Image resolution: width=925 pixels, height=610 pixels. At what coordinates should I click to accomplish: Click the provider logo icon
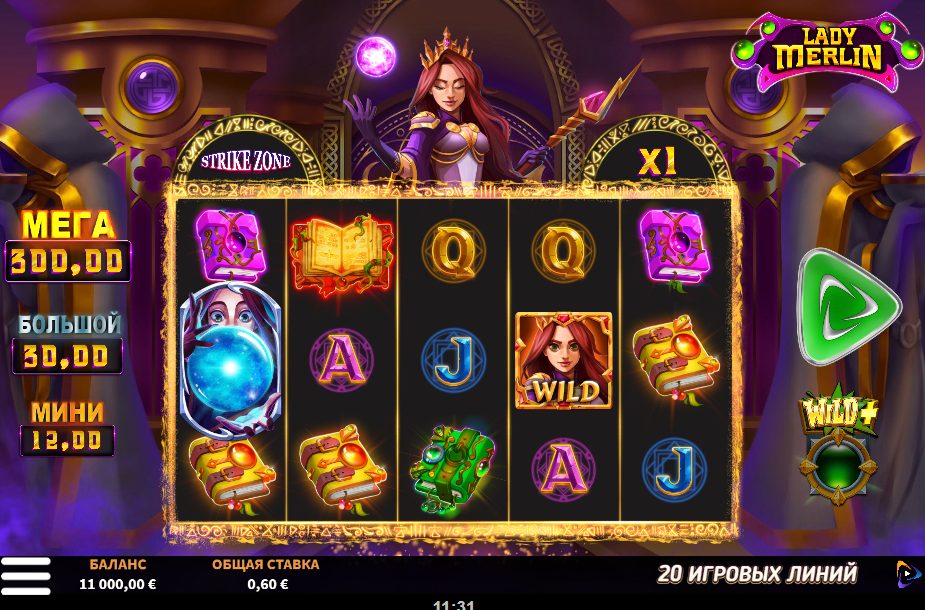(906, 573)
